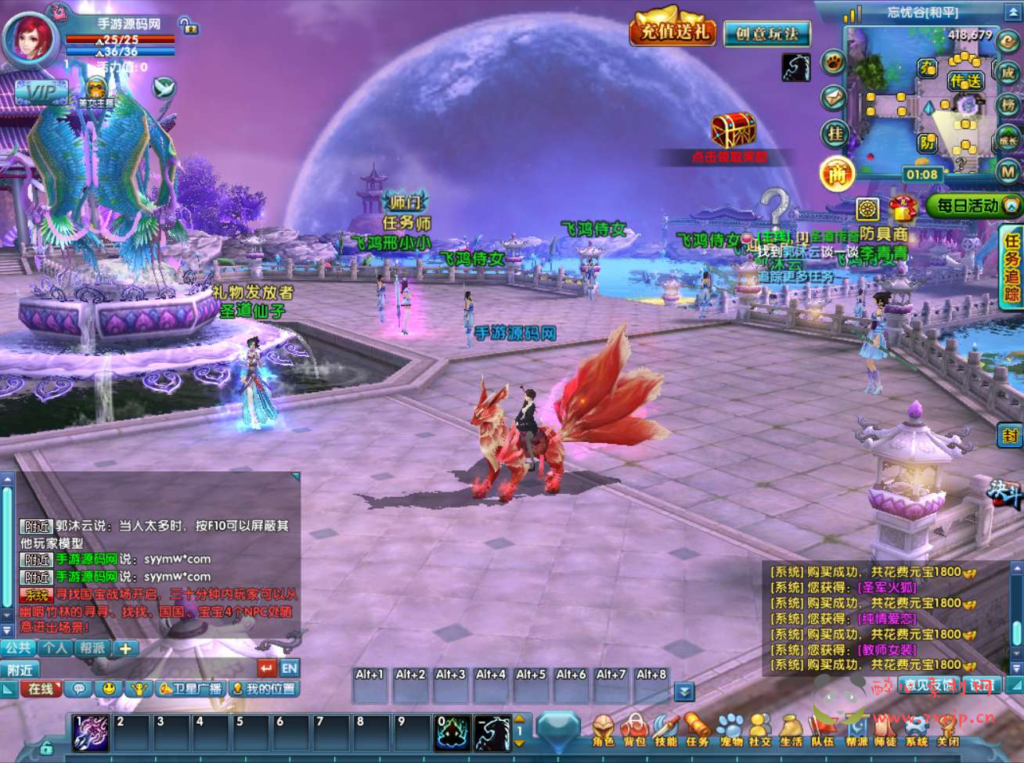This screenshot has height=763, width=1024.
Task: Activate the skill in hotbar slot 1
Action: click(x=91, y=731)
